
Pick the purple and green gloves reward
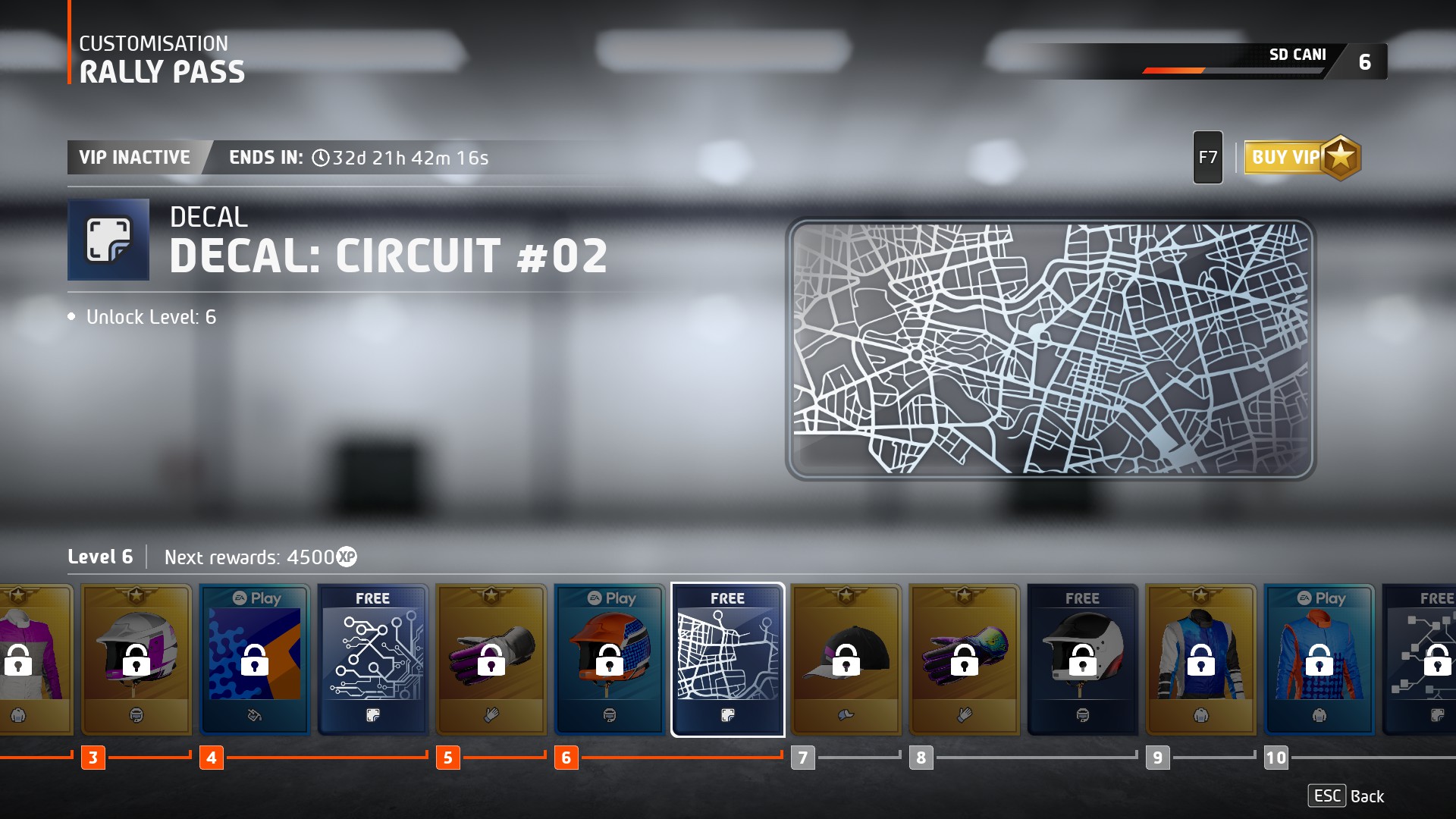coord(965,658)
